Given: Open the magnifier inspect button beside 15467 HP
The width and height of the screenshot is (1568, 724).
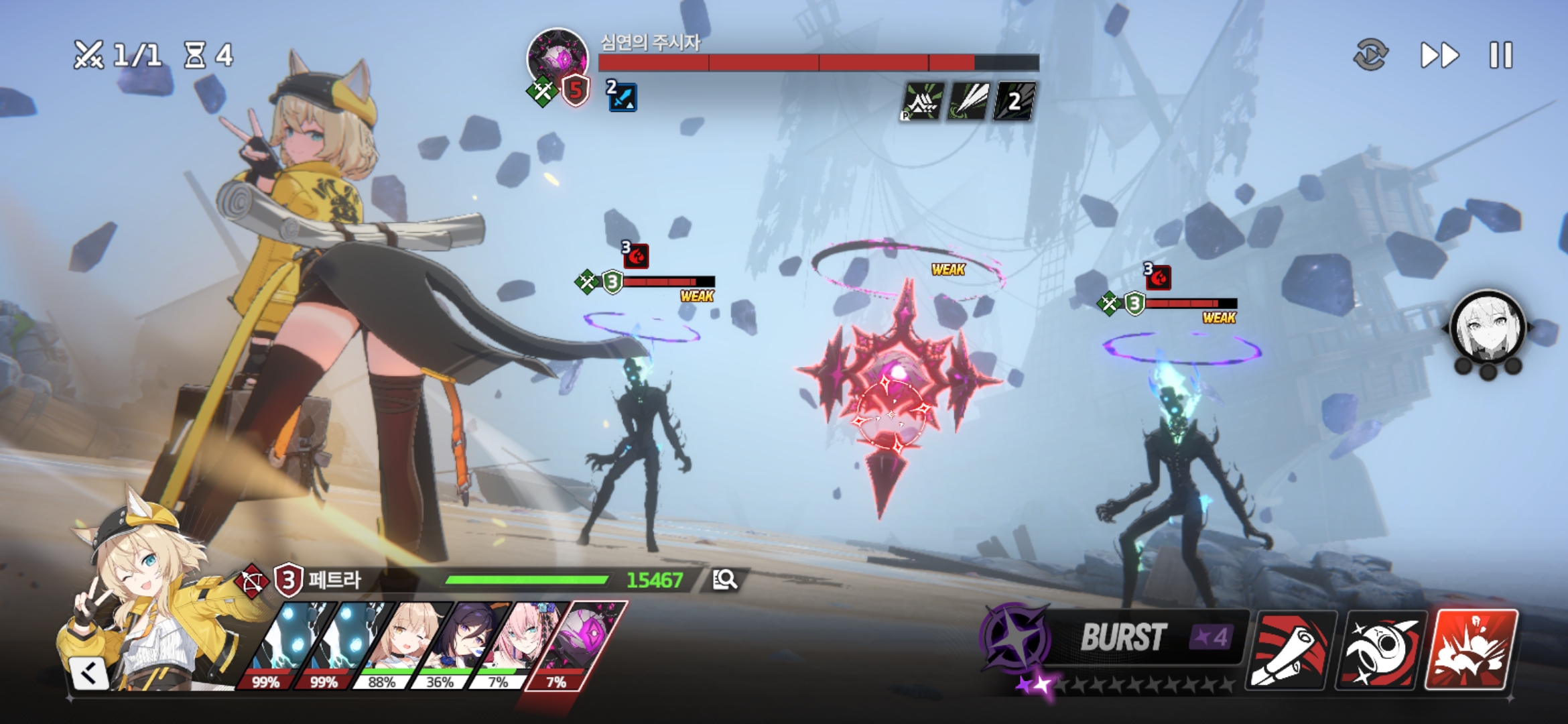Looking at the screenshot, I should click(x=724, y=580).
